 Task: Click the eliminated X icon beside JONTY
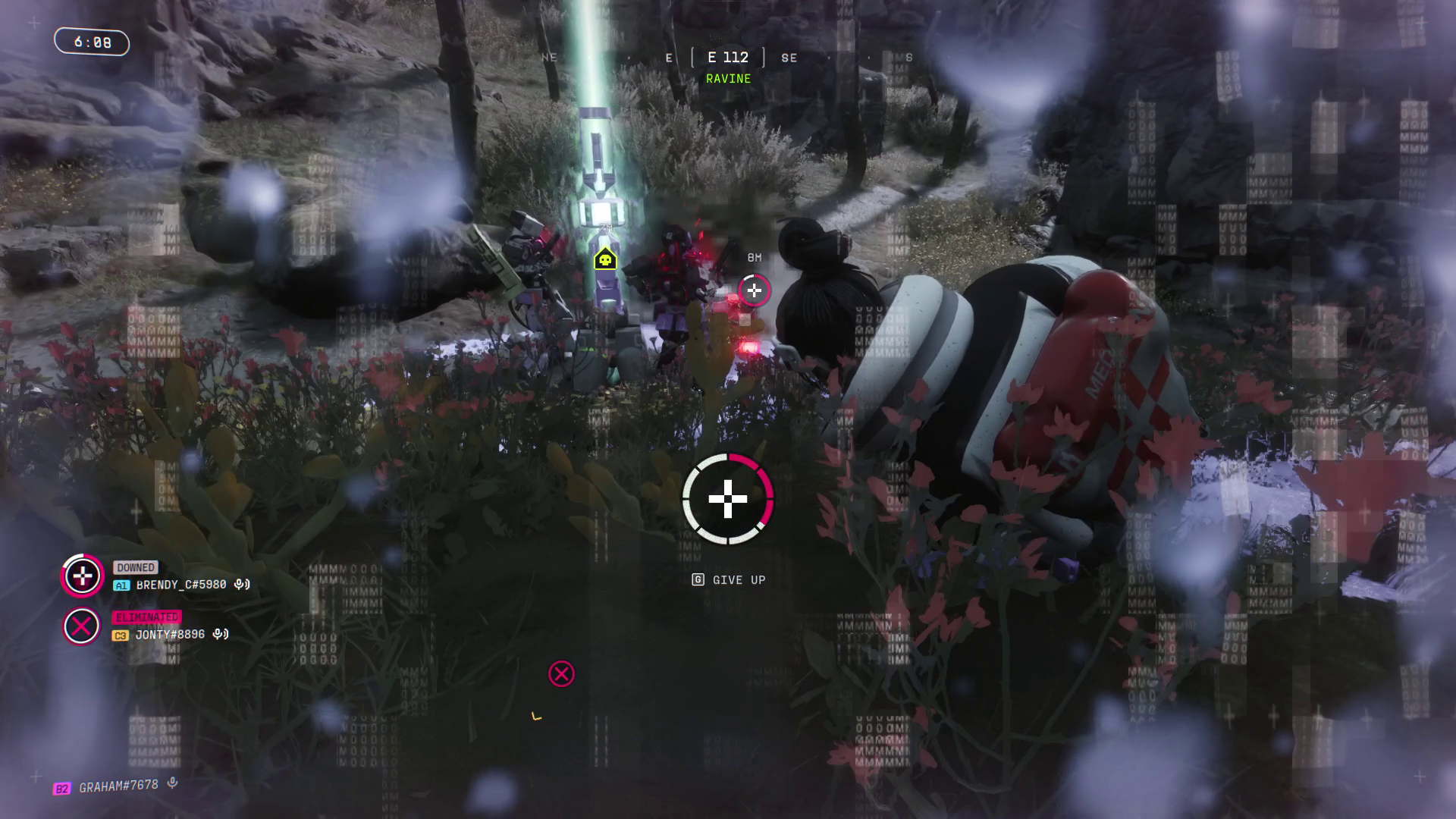[x=80, y=626]
